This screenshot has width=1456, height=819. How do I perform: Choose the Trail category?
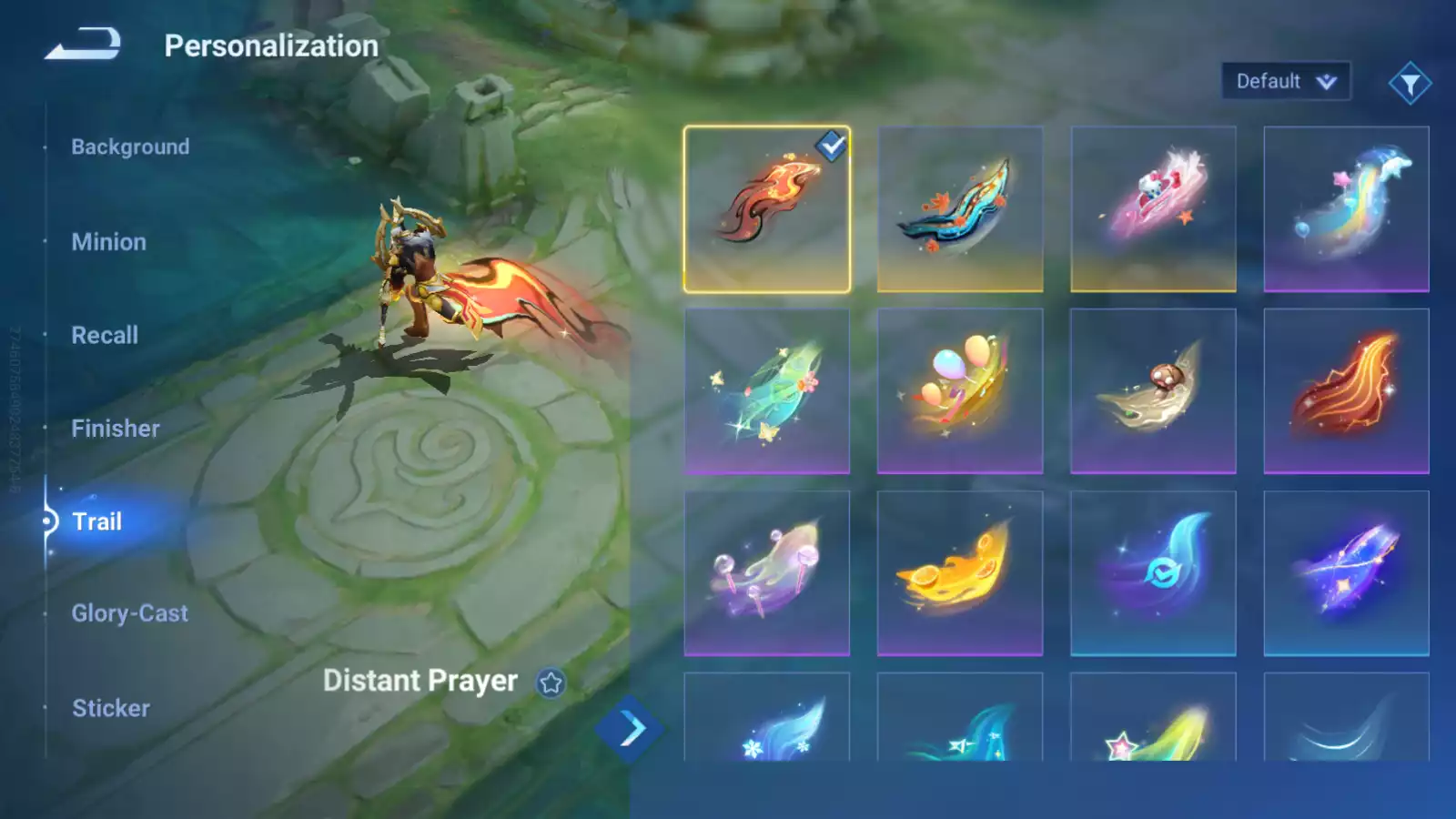[x=96, y=521]
